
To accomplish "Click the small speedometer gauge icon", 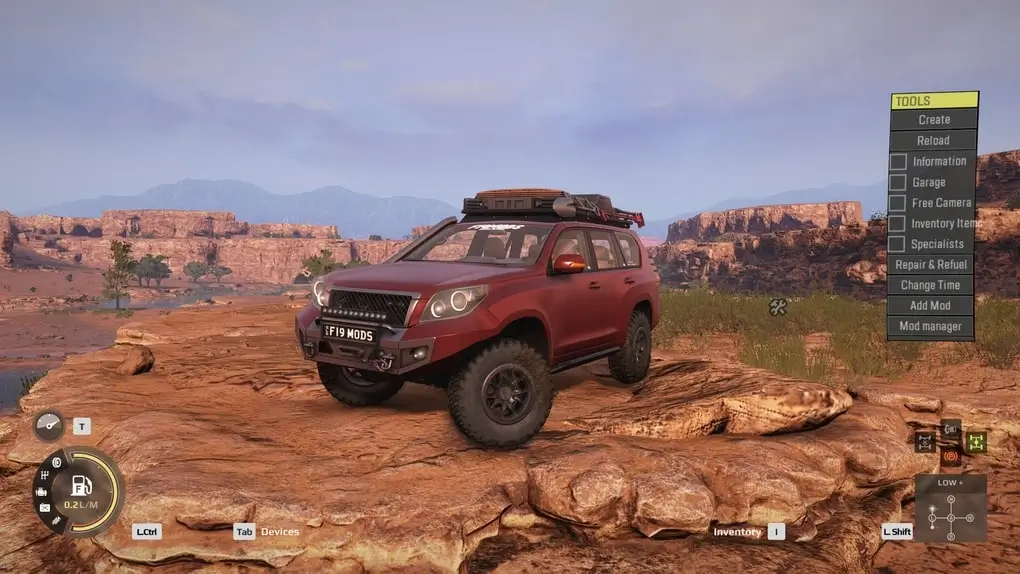I will point(48,425).
